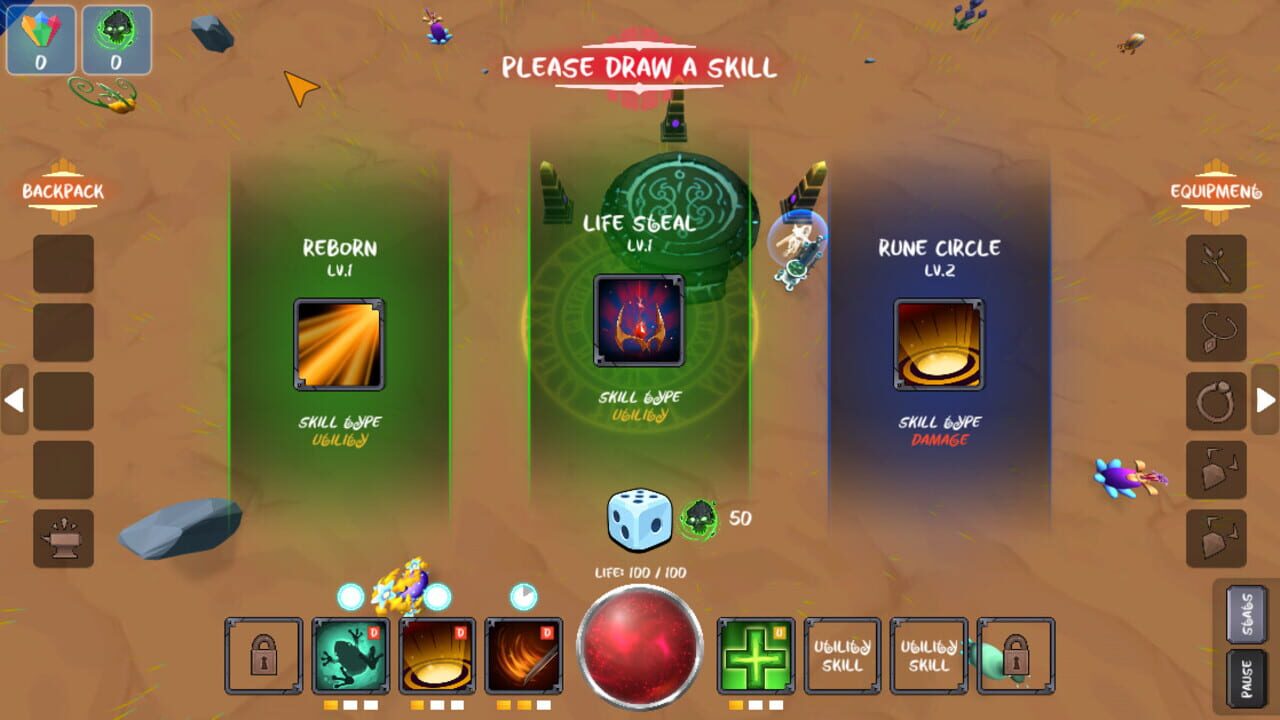Choose the Life Steal Lv.1 skill card
The image size is (1280, 720).
pos(638,320)
